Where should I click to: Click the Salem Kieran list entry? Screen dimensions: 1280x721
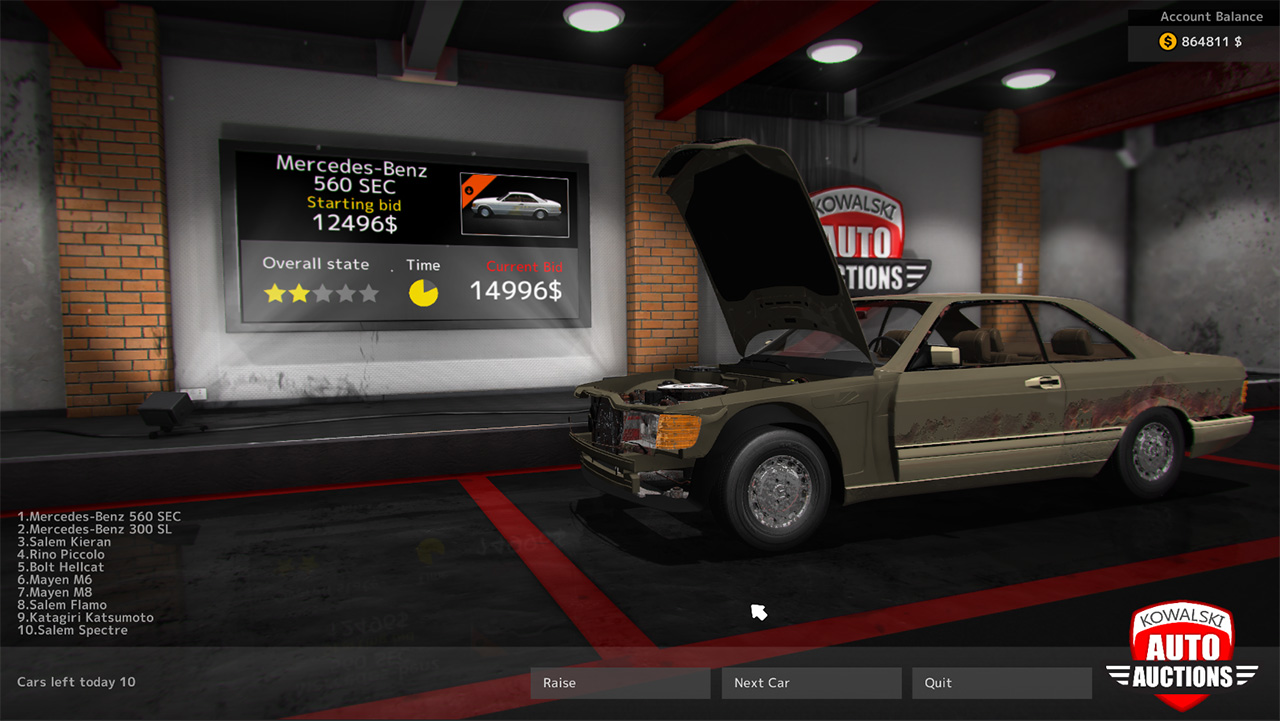(63, 541)
